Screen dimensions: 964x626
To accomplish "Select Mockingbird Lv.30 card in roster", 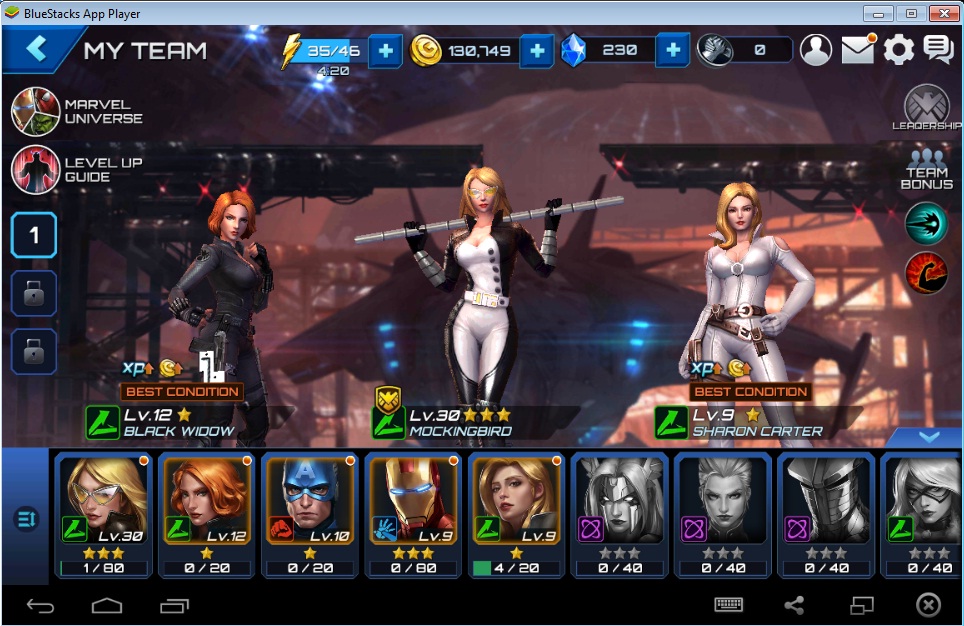I will click(104, 515).
